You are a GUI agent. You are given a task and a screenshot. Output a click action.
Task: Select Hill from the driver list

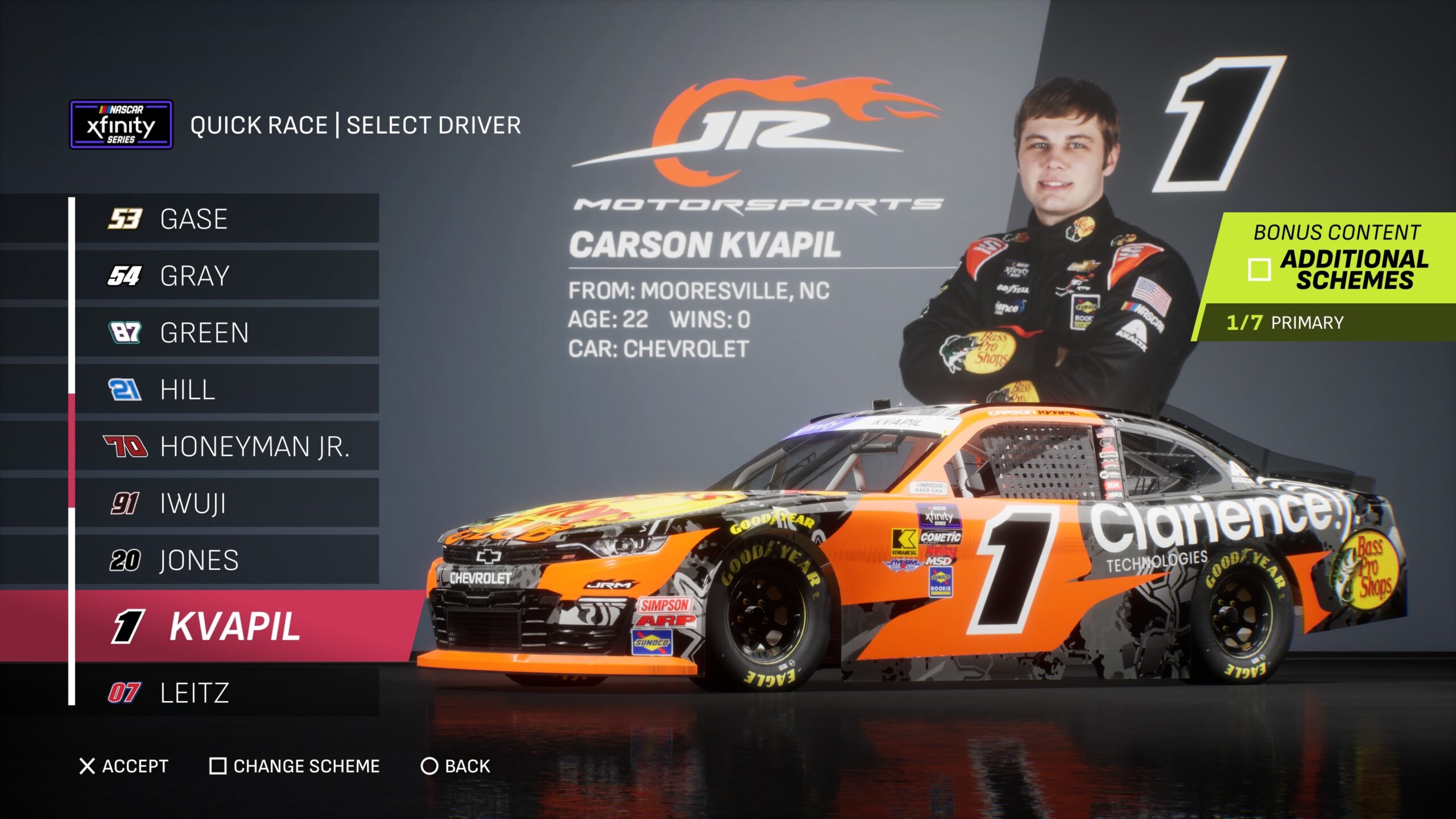(226, 390)
